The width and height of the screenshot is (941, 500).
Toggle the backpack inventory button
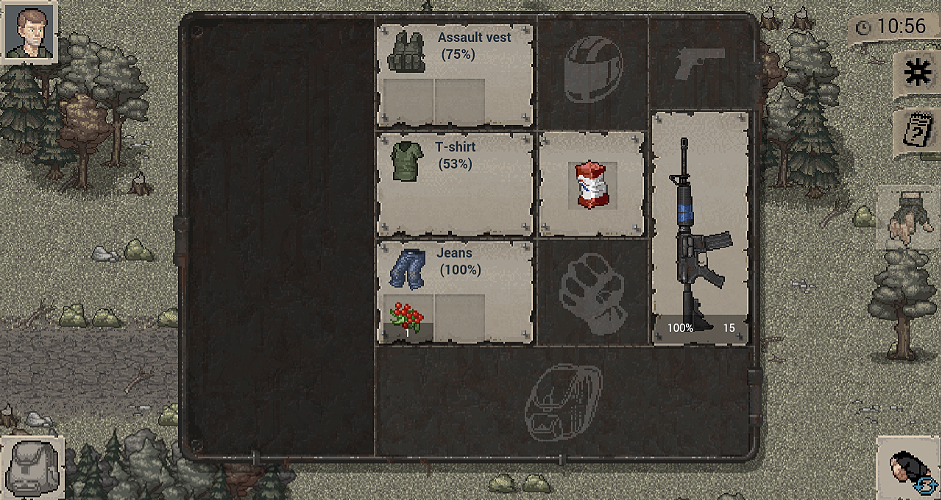30,467
